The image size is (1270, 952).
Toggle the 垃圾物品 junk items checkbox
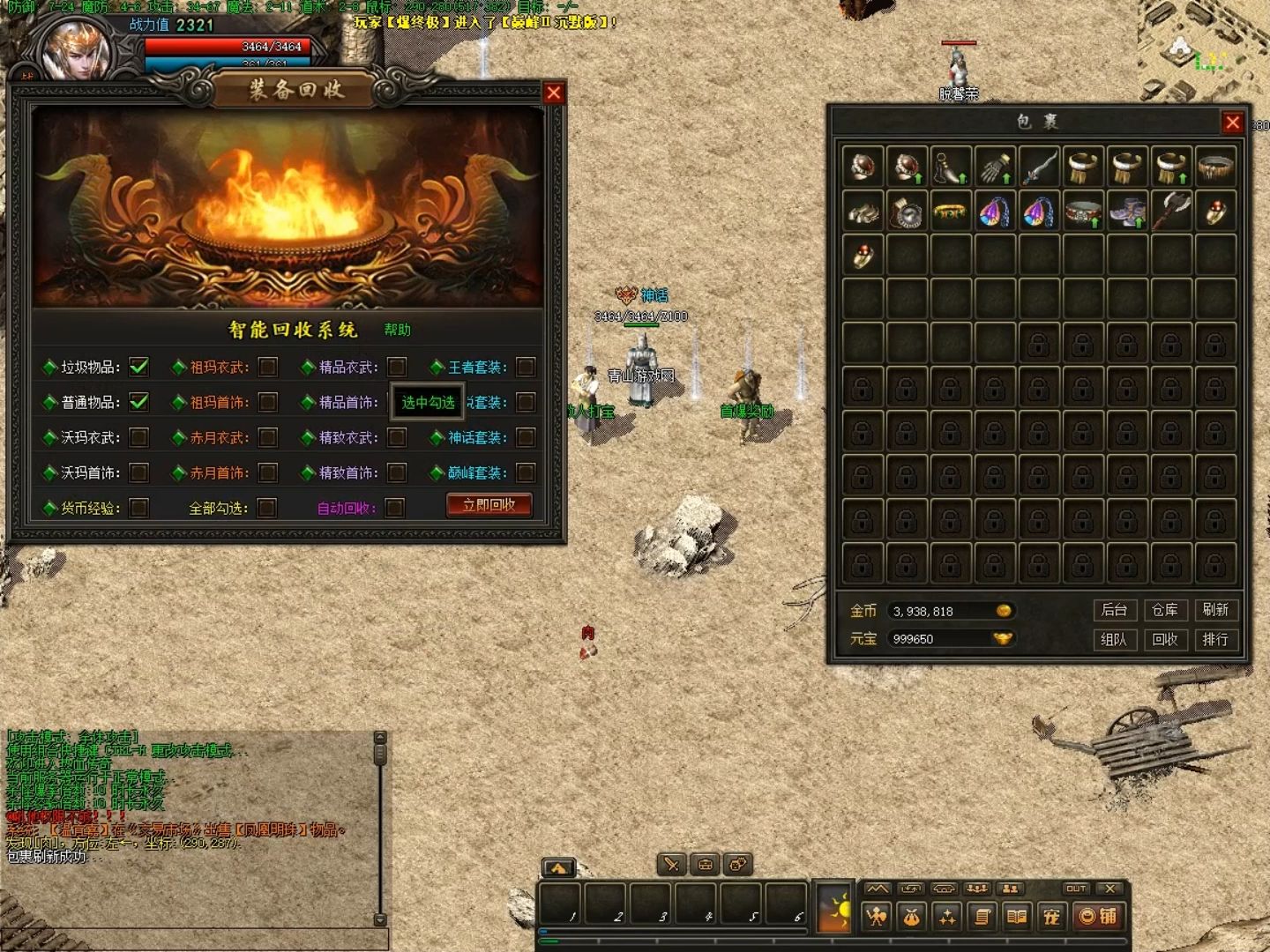138,367
